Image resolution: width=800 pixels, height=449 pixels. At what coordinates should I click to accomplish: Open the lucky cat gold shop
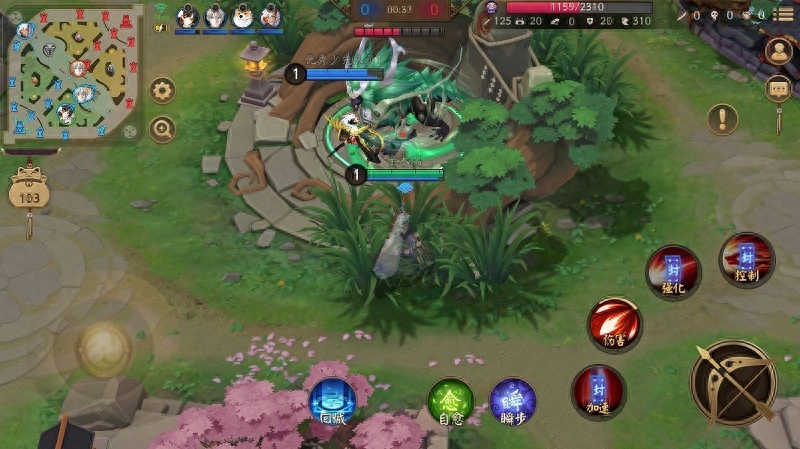(x=29, y=190)
